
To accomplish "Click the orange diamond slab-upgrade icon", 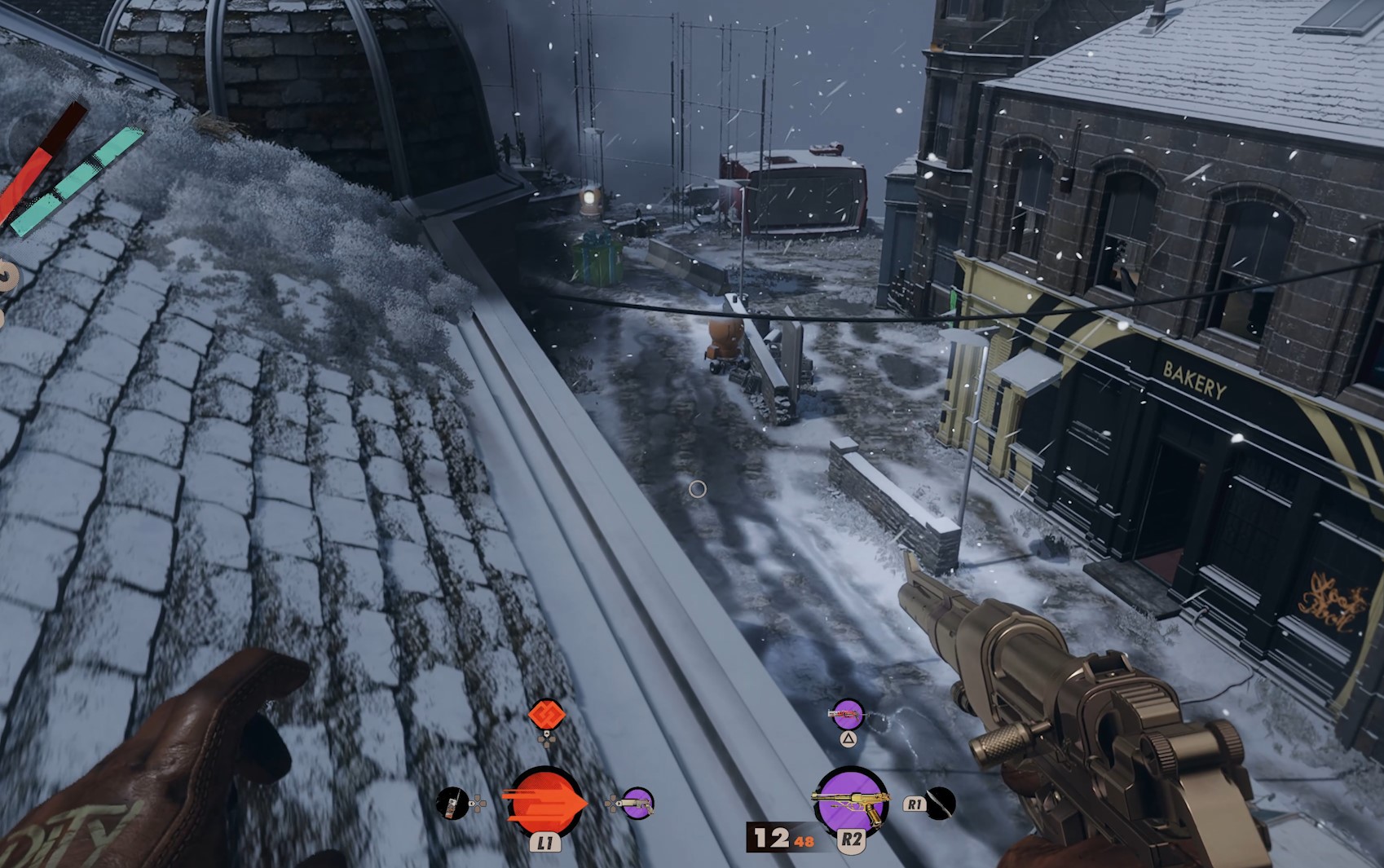I will tap(545, 715).
